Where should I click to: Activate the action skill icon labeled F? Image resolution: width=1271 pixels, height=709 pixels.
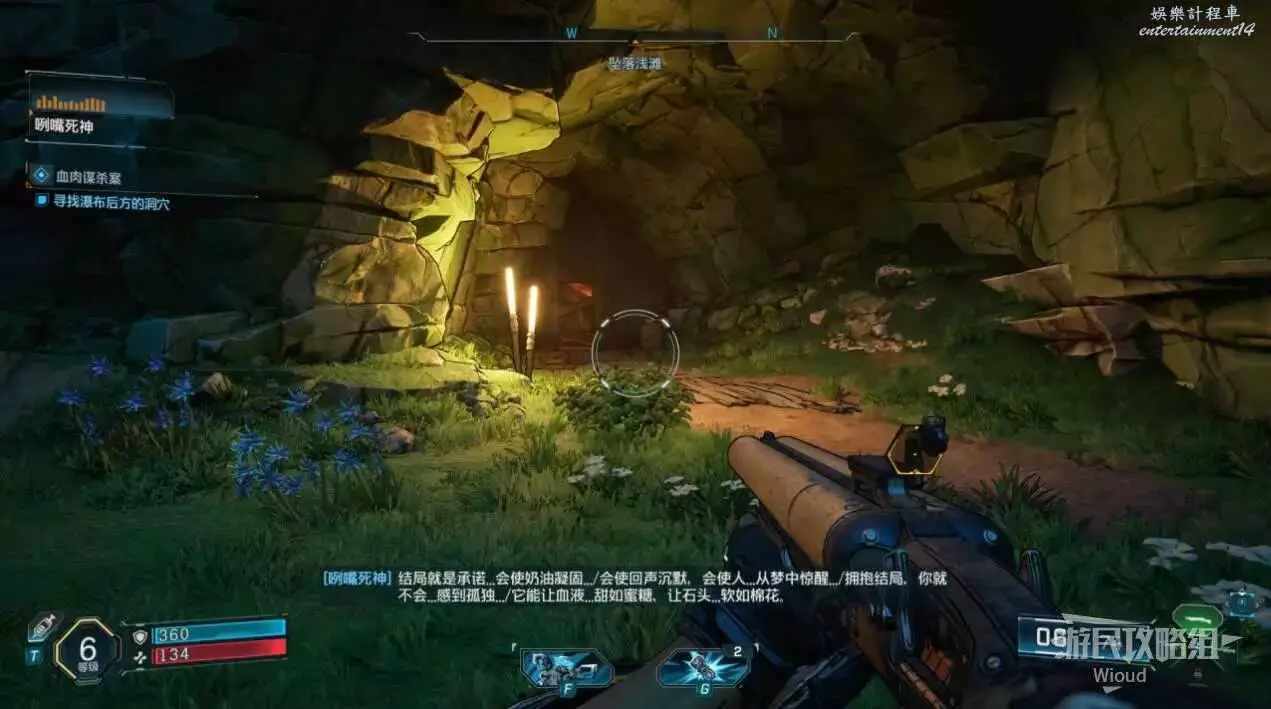coord(566,668)
